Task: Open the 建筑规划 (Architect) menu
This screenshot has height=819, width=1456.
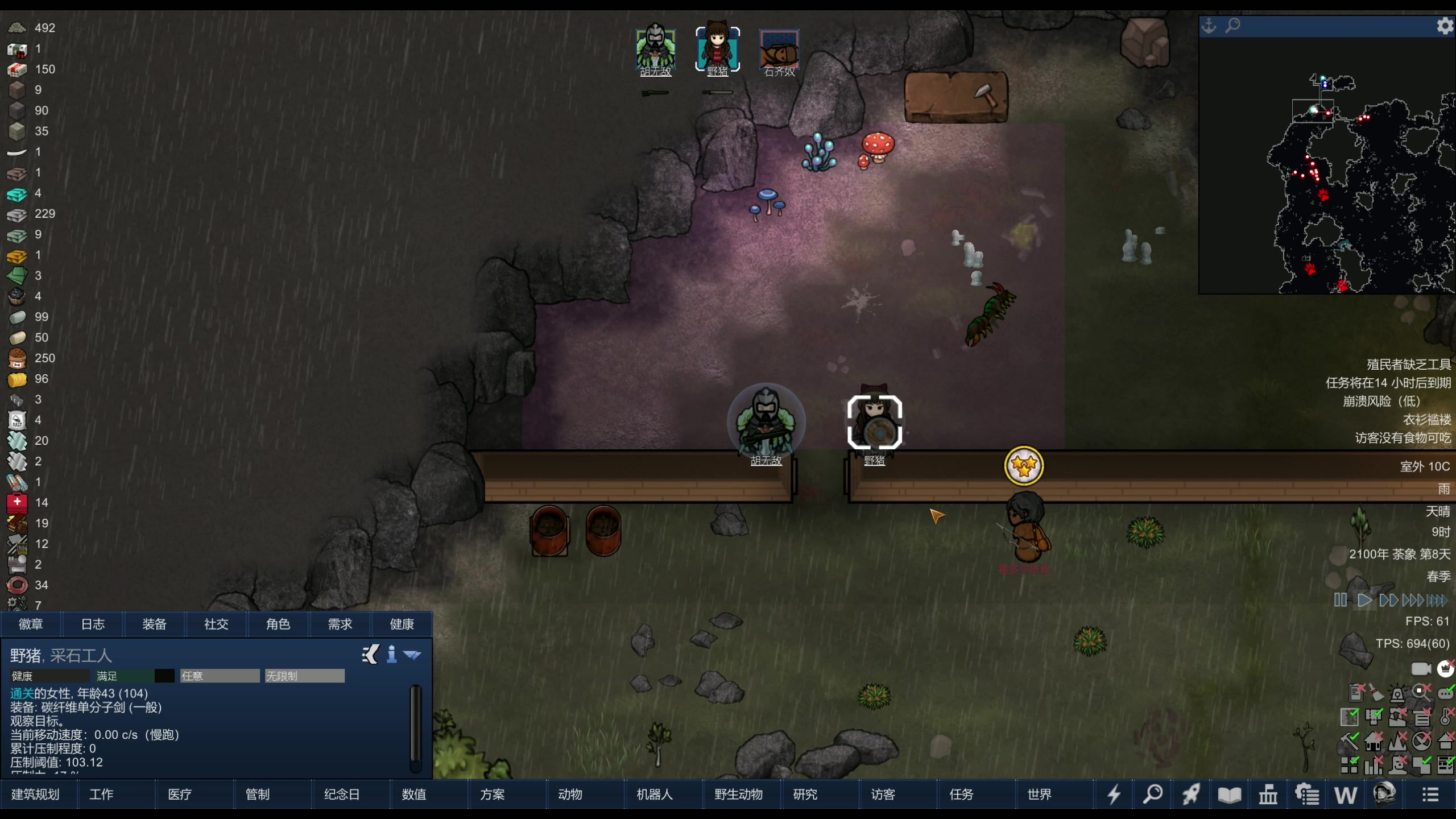Action: [35, 794]
